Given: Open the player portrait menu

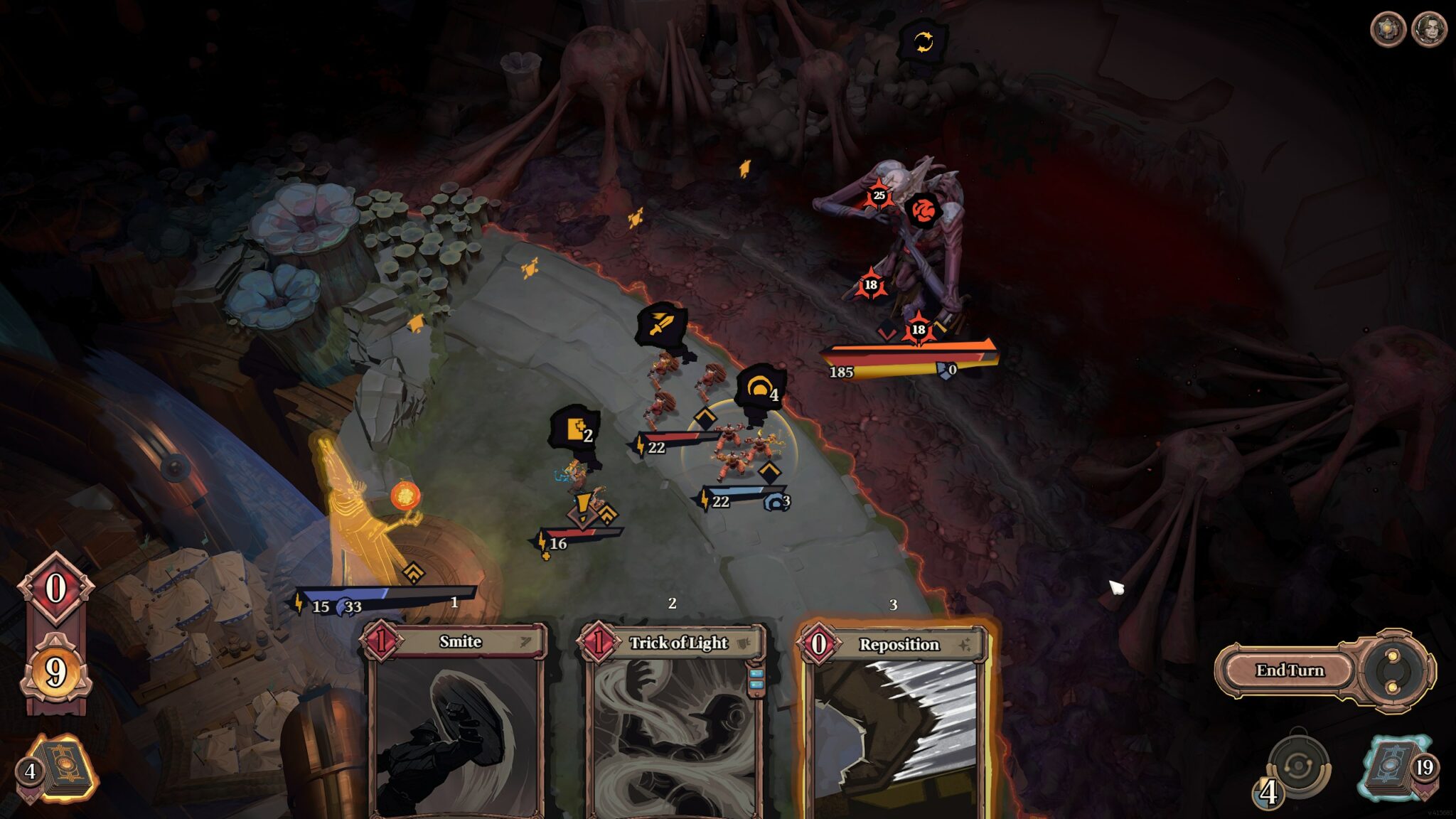Looking at the screenshot, I should click(1428, 30).
